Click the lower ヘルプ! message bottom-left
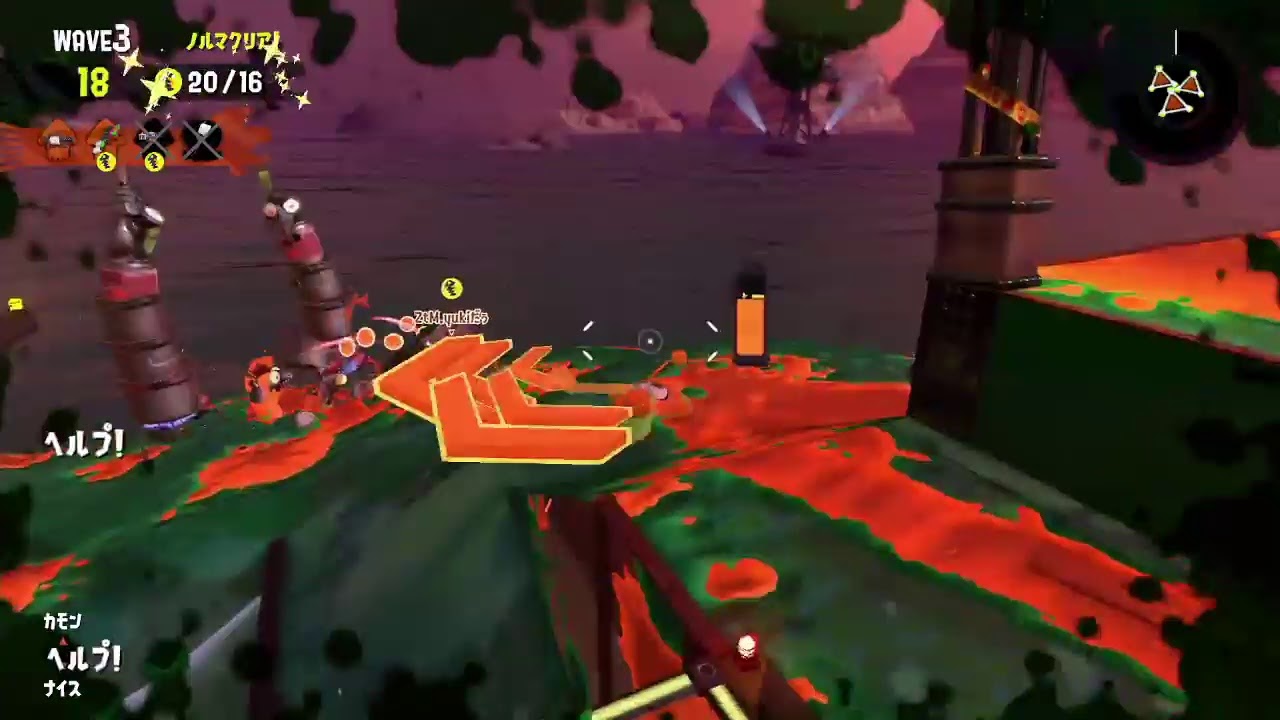The width and height of the screenshot is (1280, 720). click(85, 657)
